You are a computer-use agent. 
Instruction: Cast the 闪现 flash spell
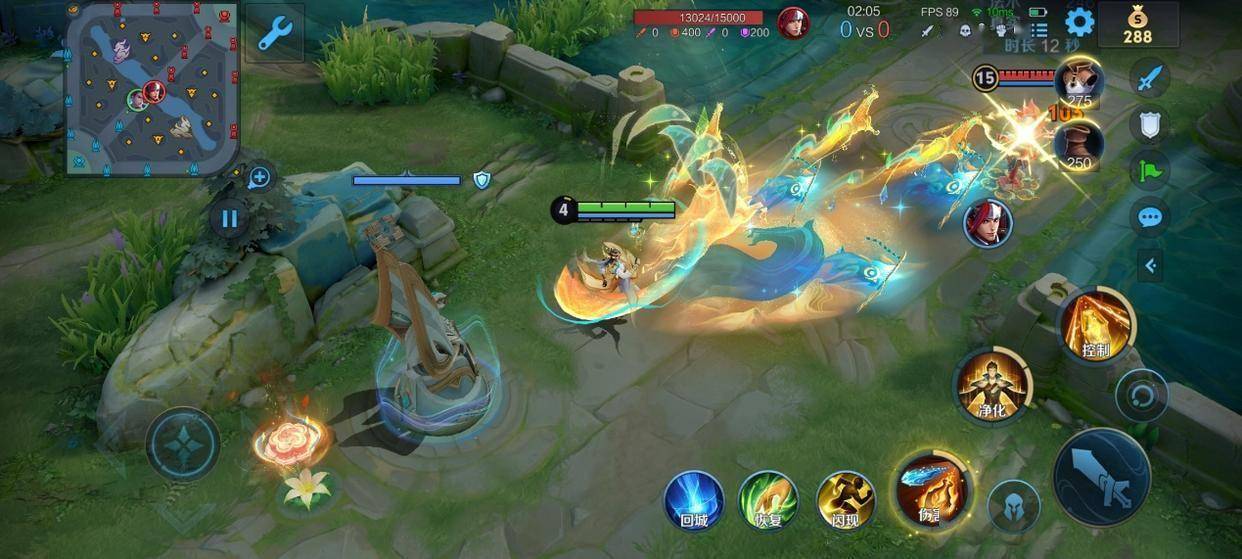click(x=846, y=500)
